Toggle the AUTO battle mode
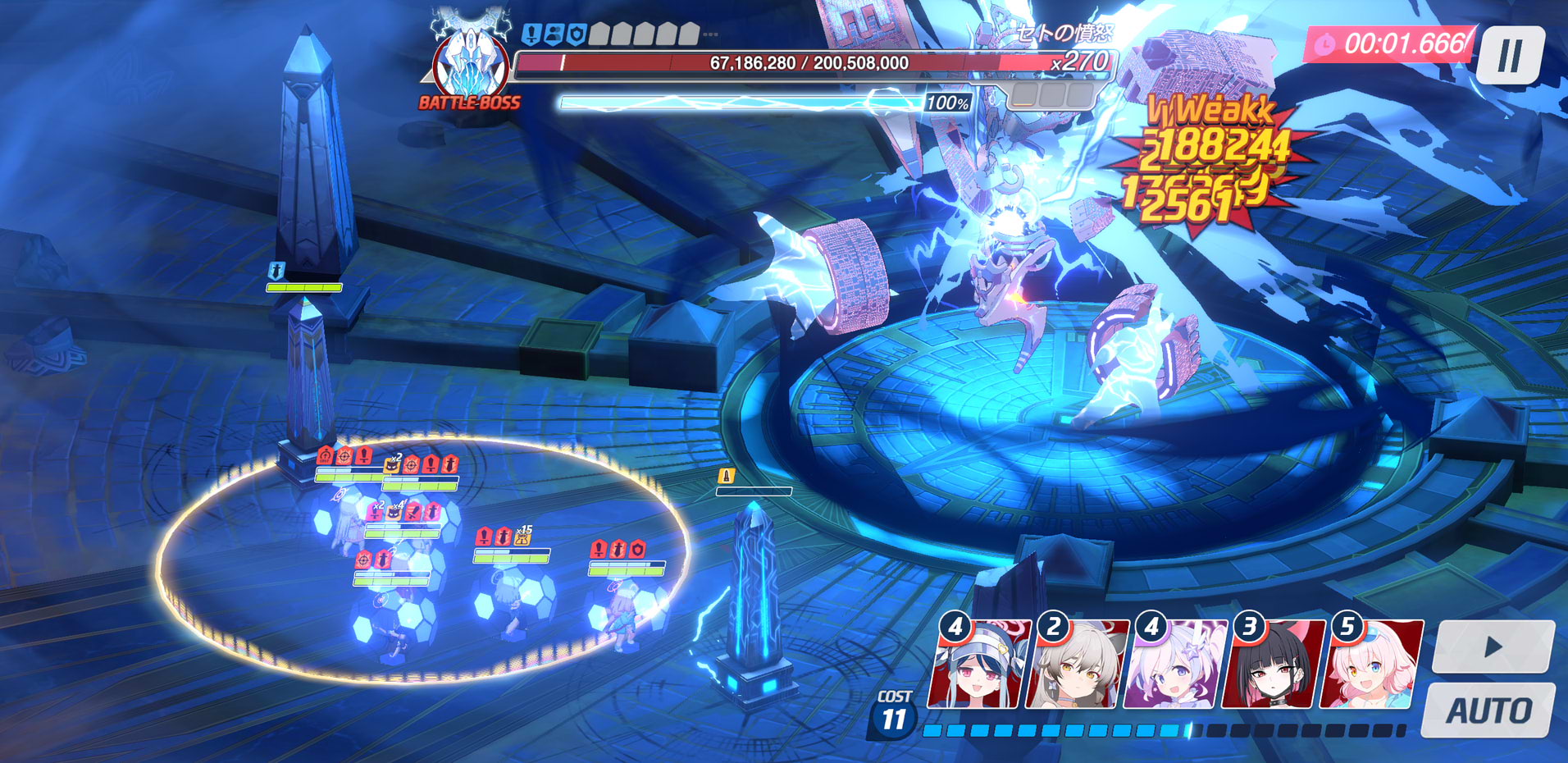This screenshot has height=763, width=1568. pyautogui.click(x=1488, y=710)
